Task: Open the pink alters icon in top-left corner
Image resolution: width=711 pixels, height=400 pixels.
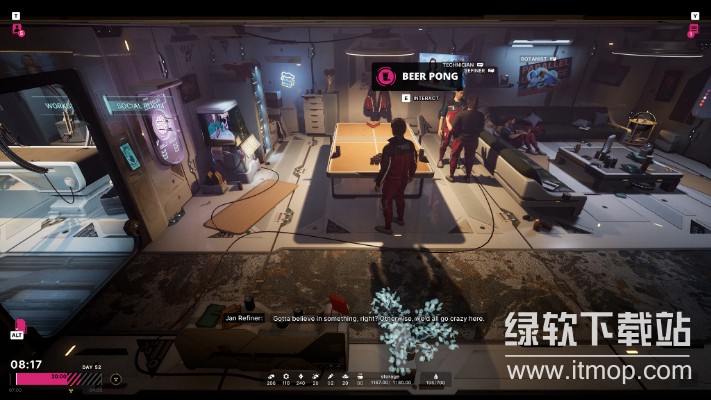Action: coord(17,29)
